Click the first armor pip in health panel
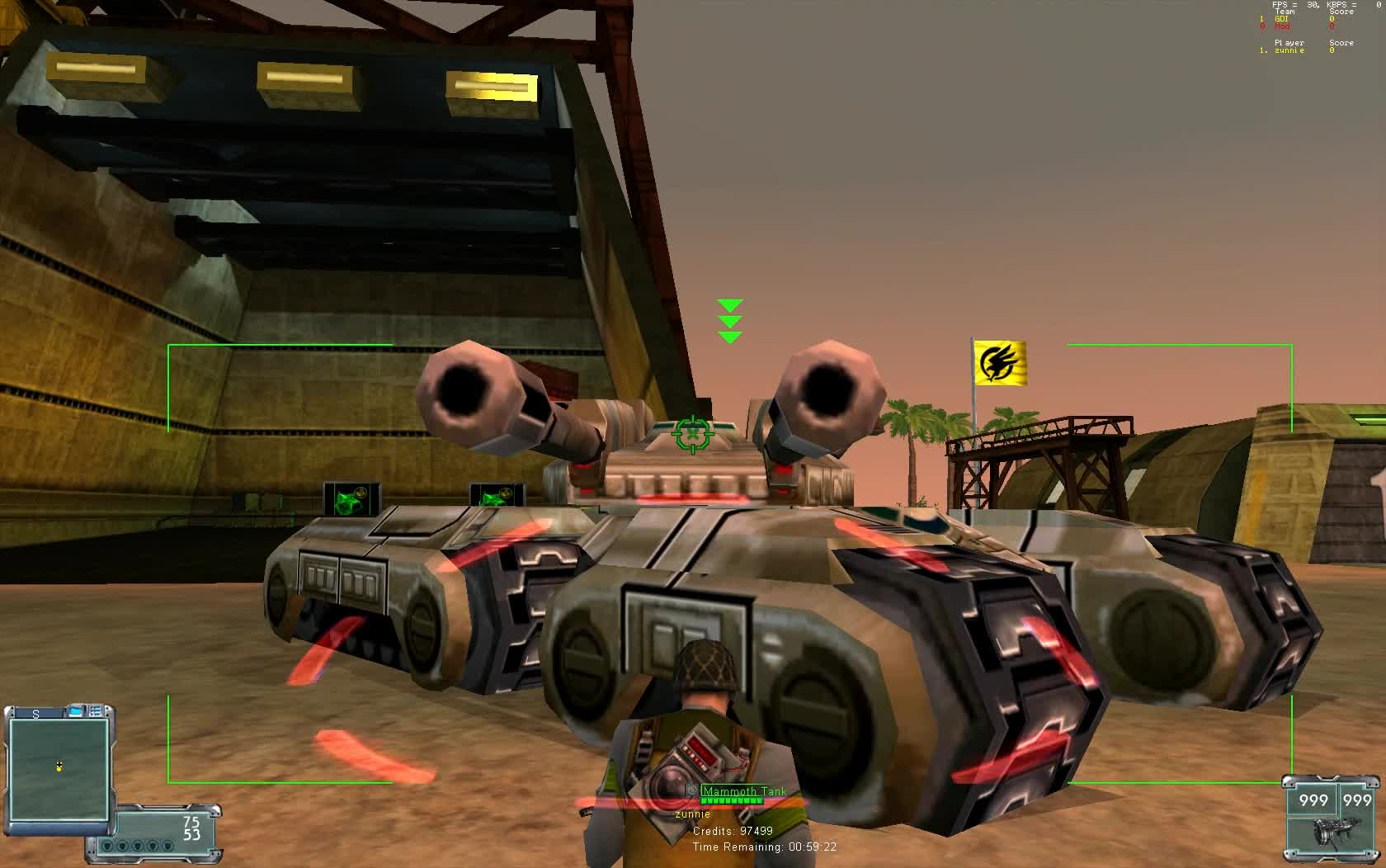The height and width of the screenshot is (868, 1386). tap(108, 846)
